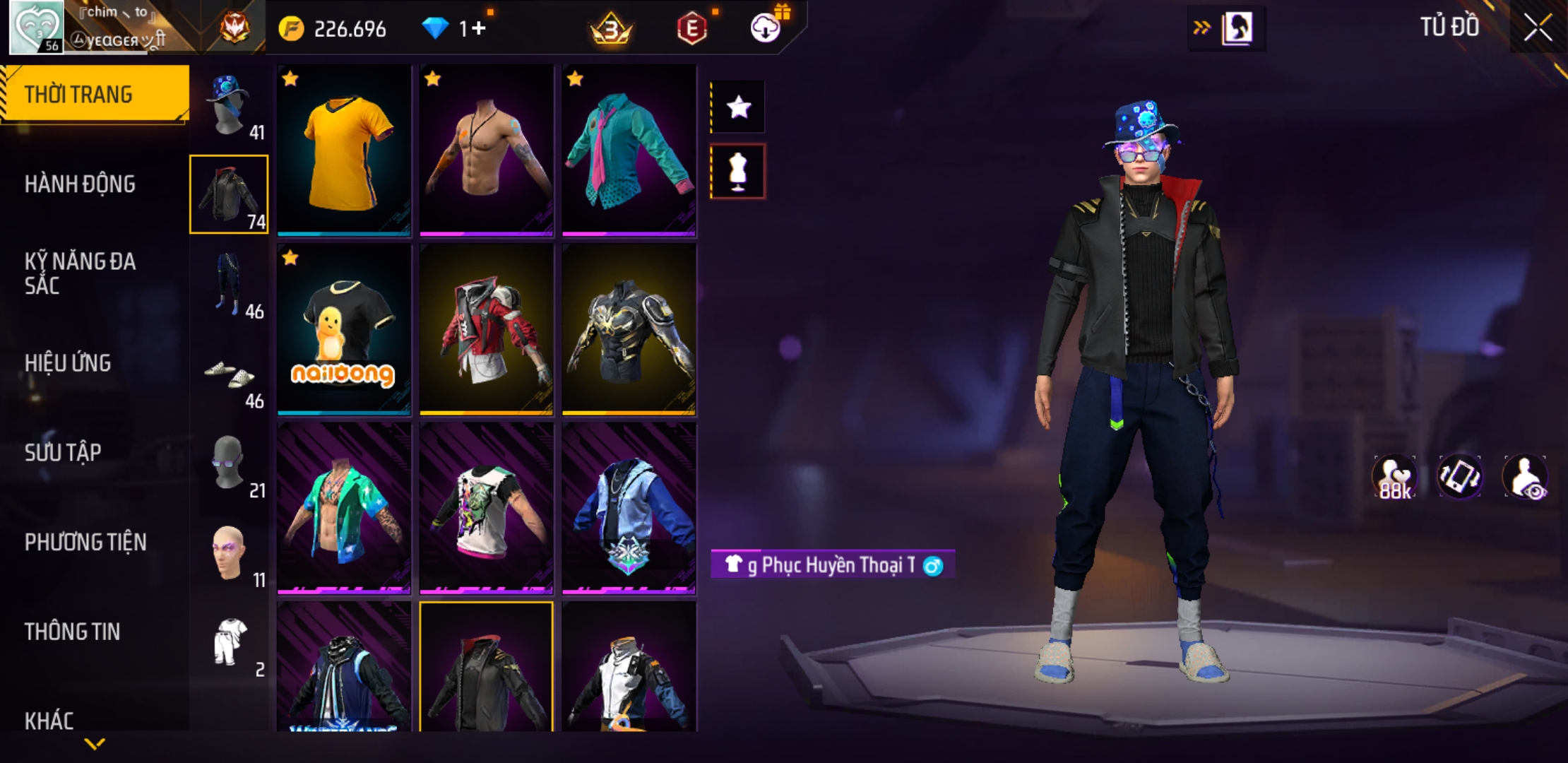Go to the Phương Tiện vehicles tab

[85, 542]
